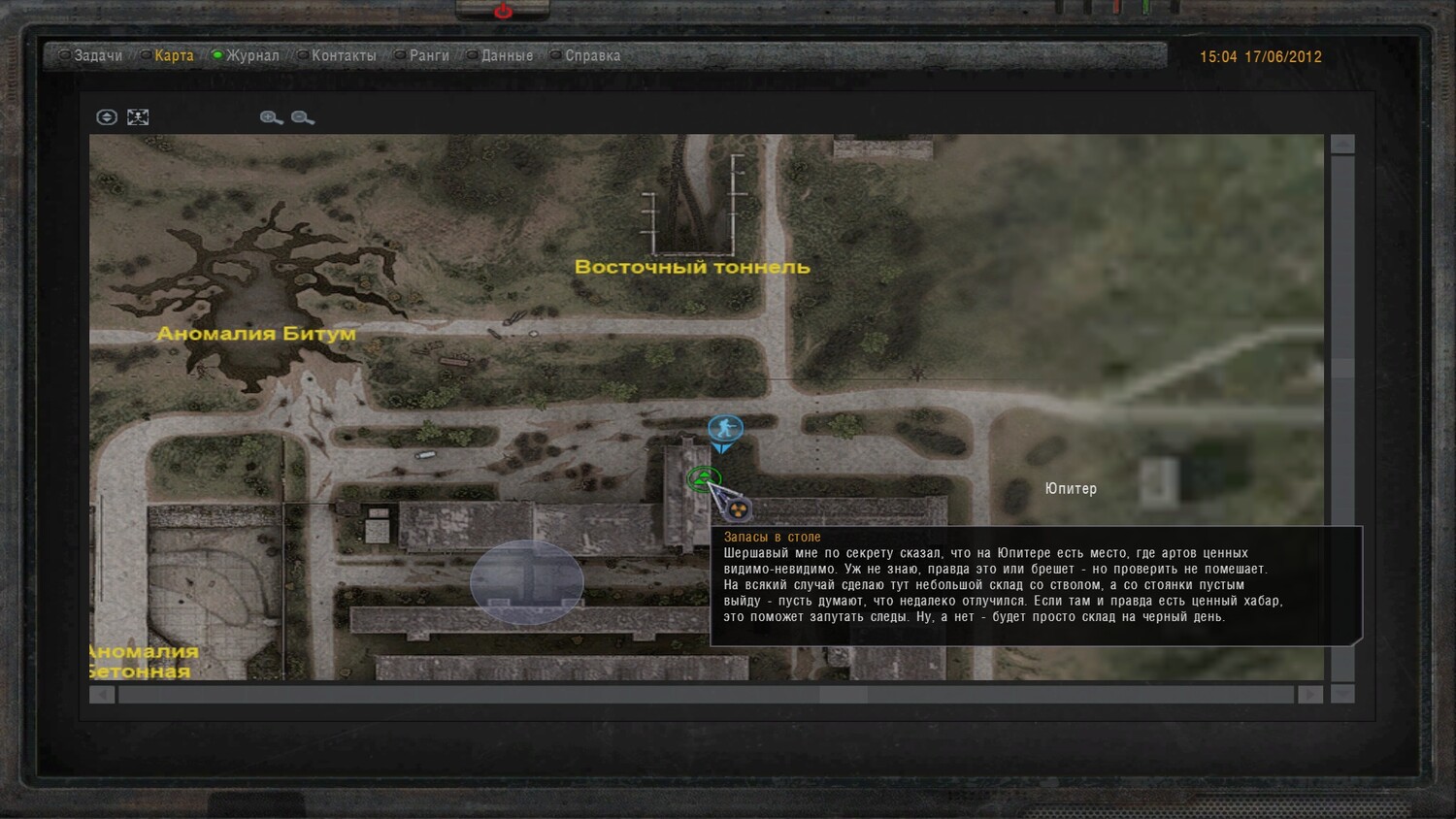
Task: Switch to the Карта tab
Action: coord(174,56)
